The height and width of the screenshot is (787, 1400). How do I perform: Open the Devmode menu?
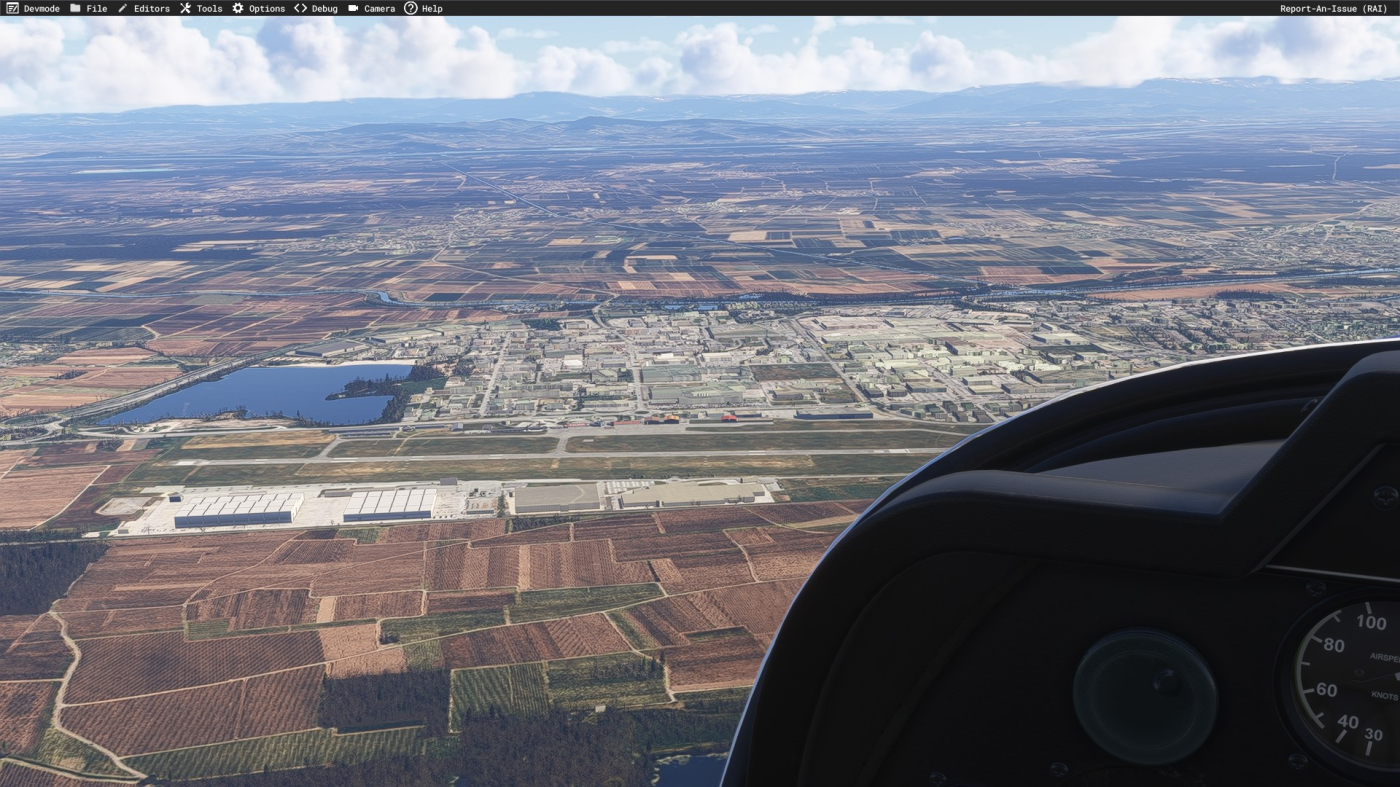point(34,8)
